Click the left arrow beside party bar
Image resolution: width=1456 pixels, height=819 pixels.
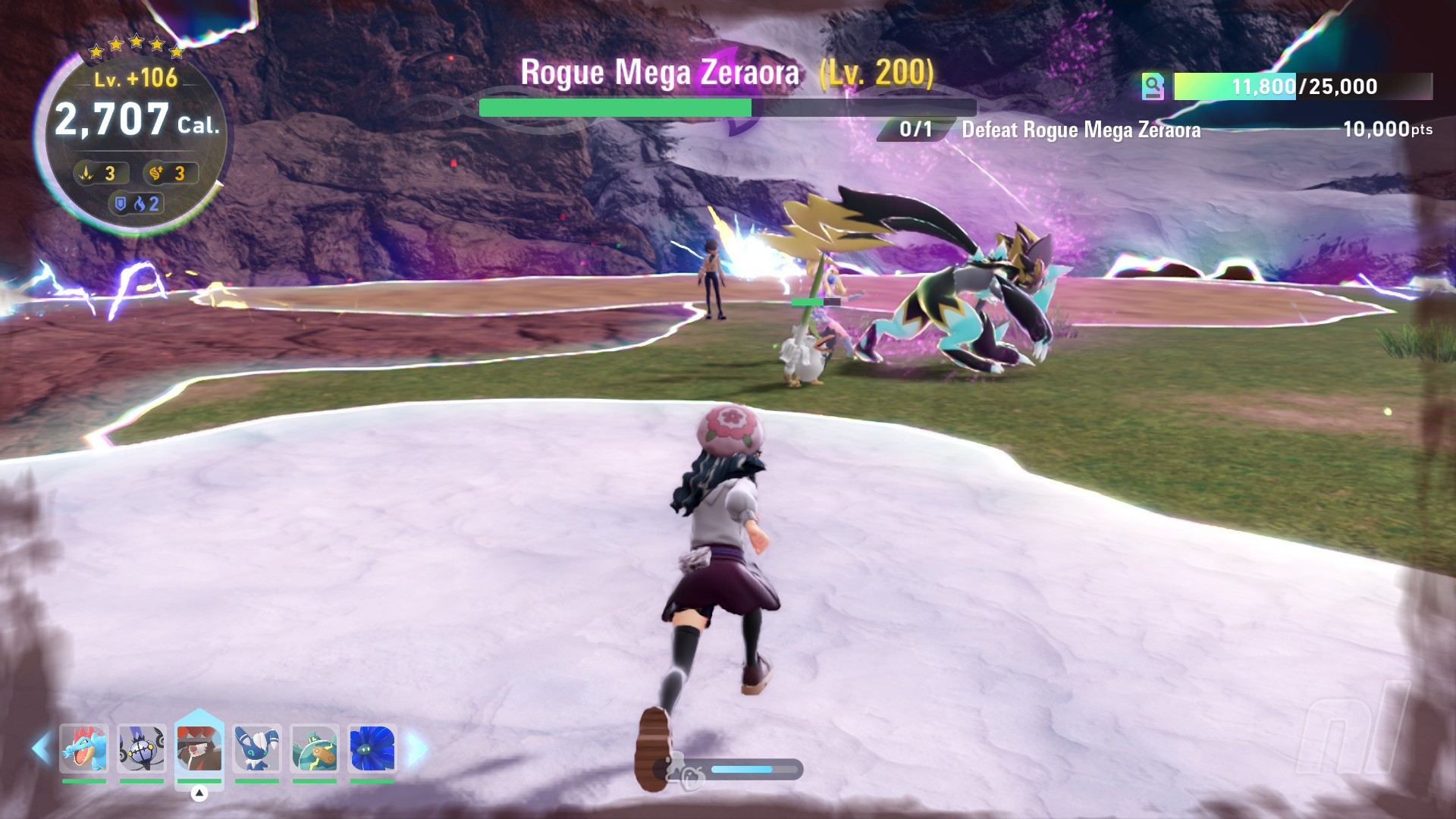[41, 748]
